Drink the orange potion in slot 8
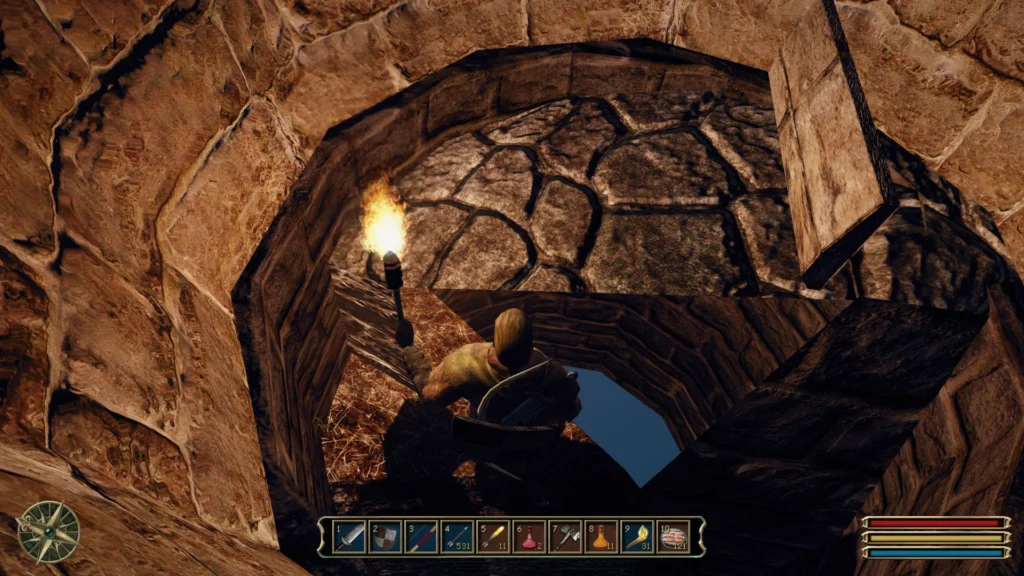The width and height of the screenshot is (1024, 576). (x=601, y=536)
